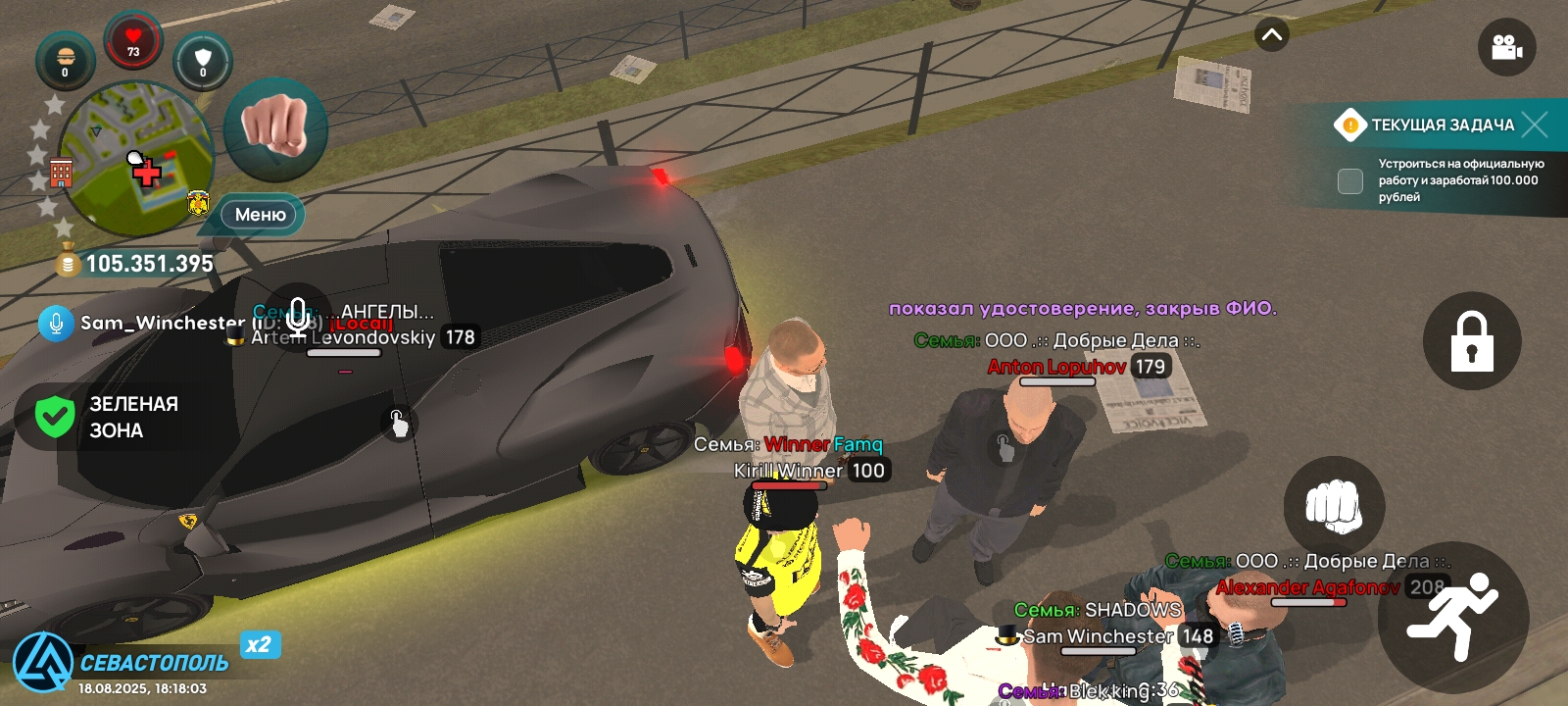Open the Меню button
Image resolution: width=1568 pixels, height=706 pixels.
[x=260, y=215]
